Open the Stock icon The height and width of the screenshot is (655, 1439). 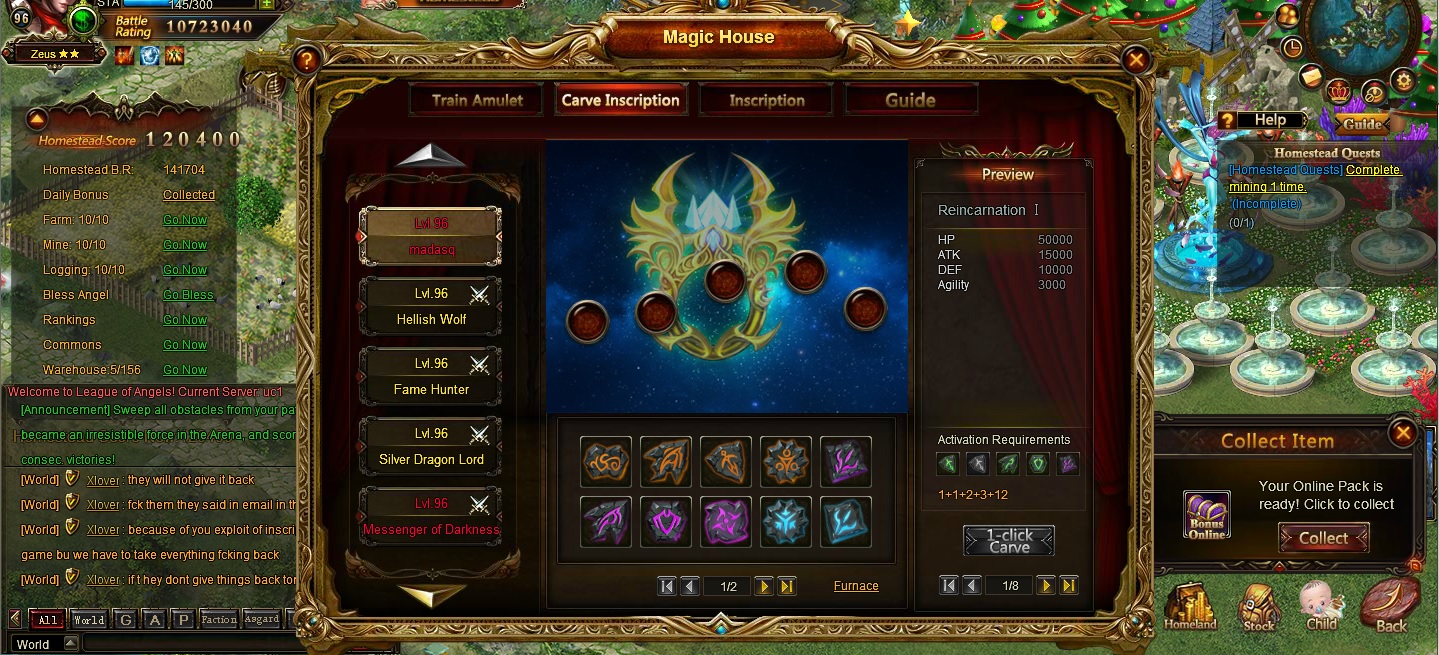(x=1258, y=608)
